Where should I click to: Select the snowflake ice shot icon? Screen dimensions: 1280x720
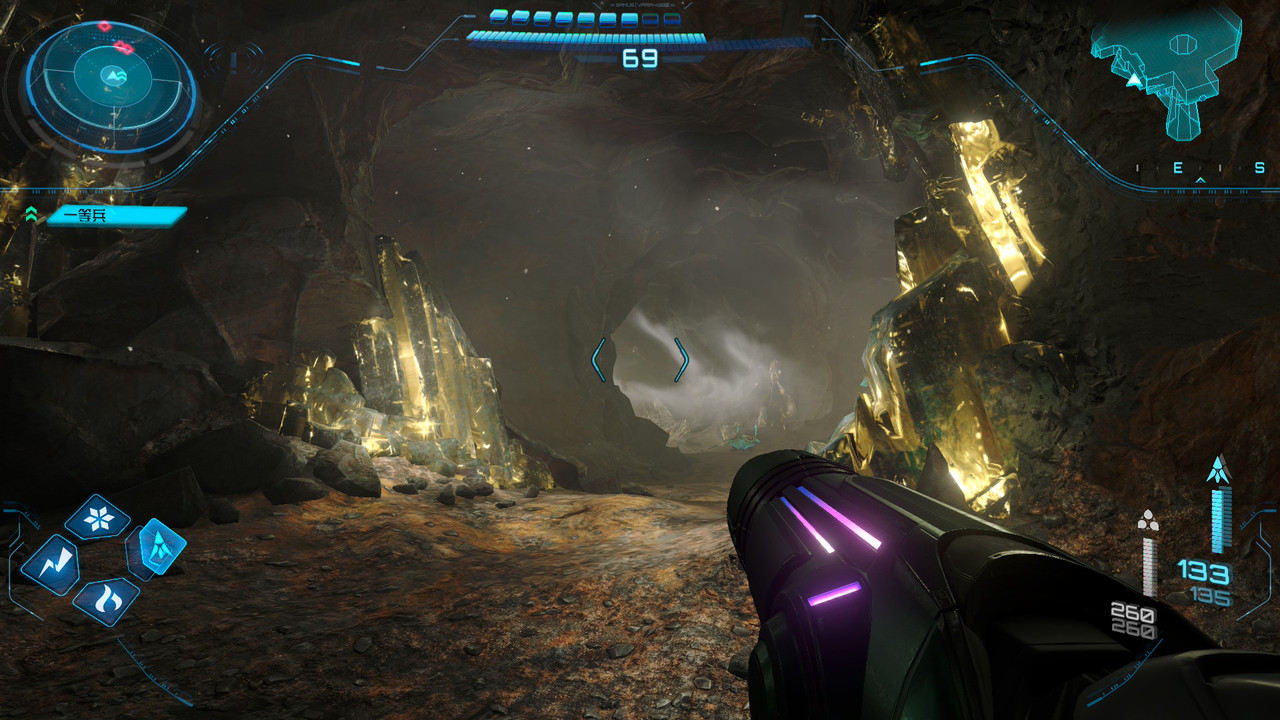(97, 517)
